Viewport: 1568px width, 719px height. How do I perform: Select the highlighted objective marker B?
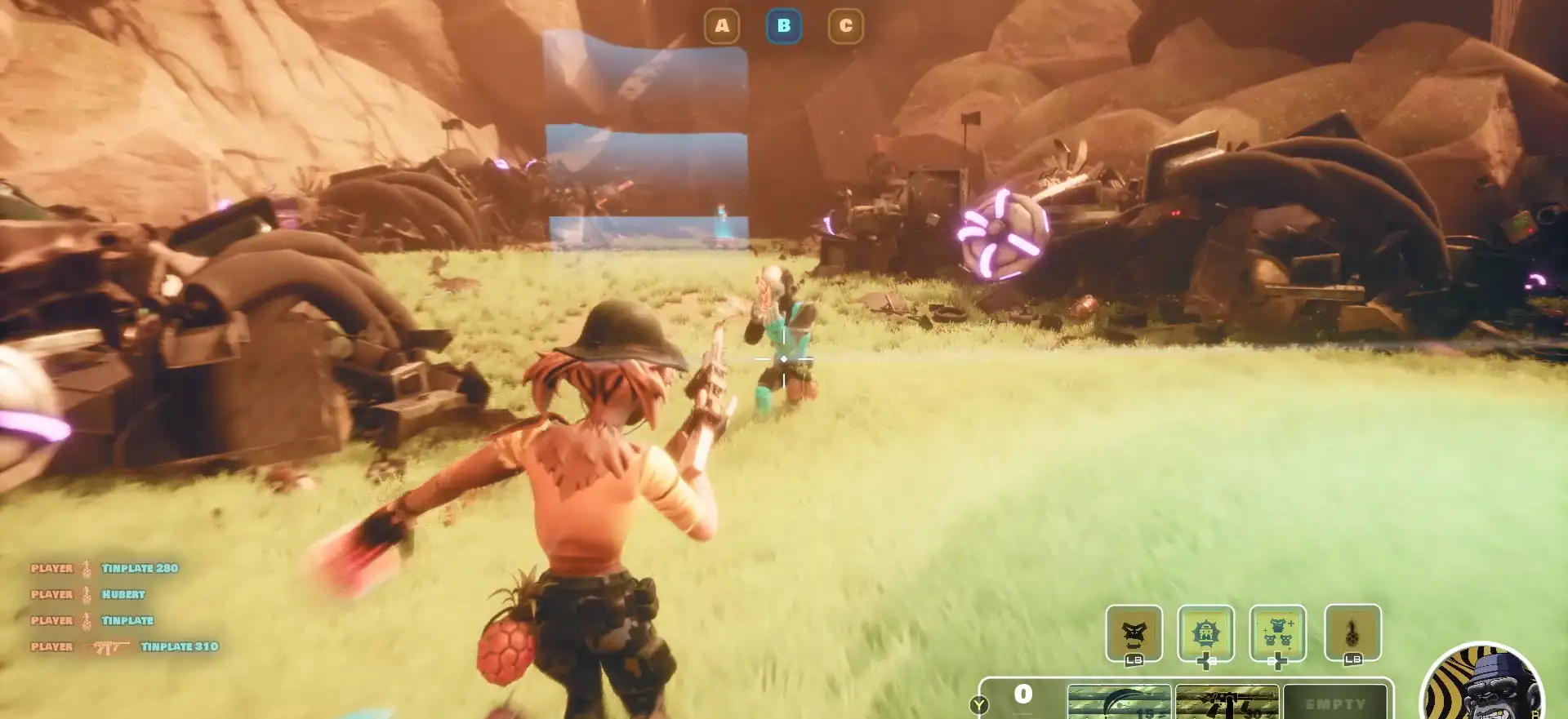[784, 26]
